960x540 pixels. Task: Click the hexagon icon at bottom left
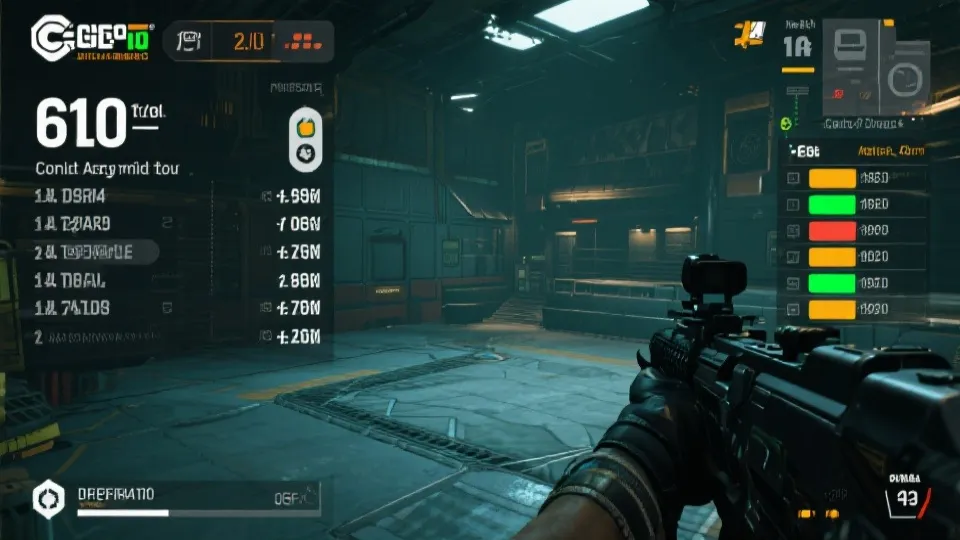click(46, 496)
